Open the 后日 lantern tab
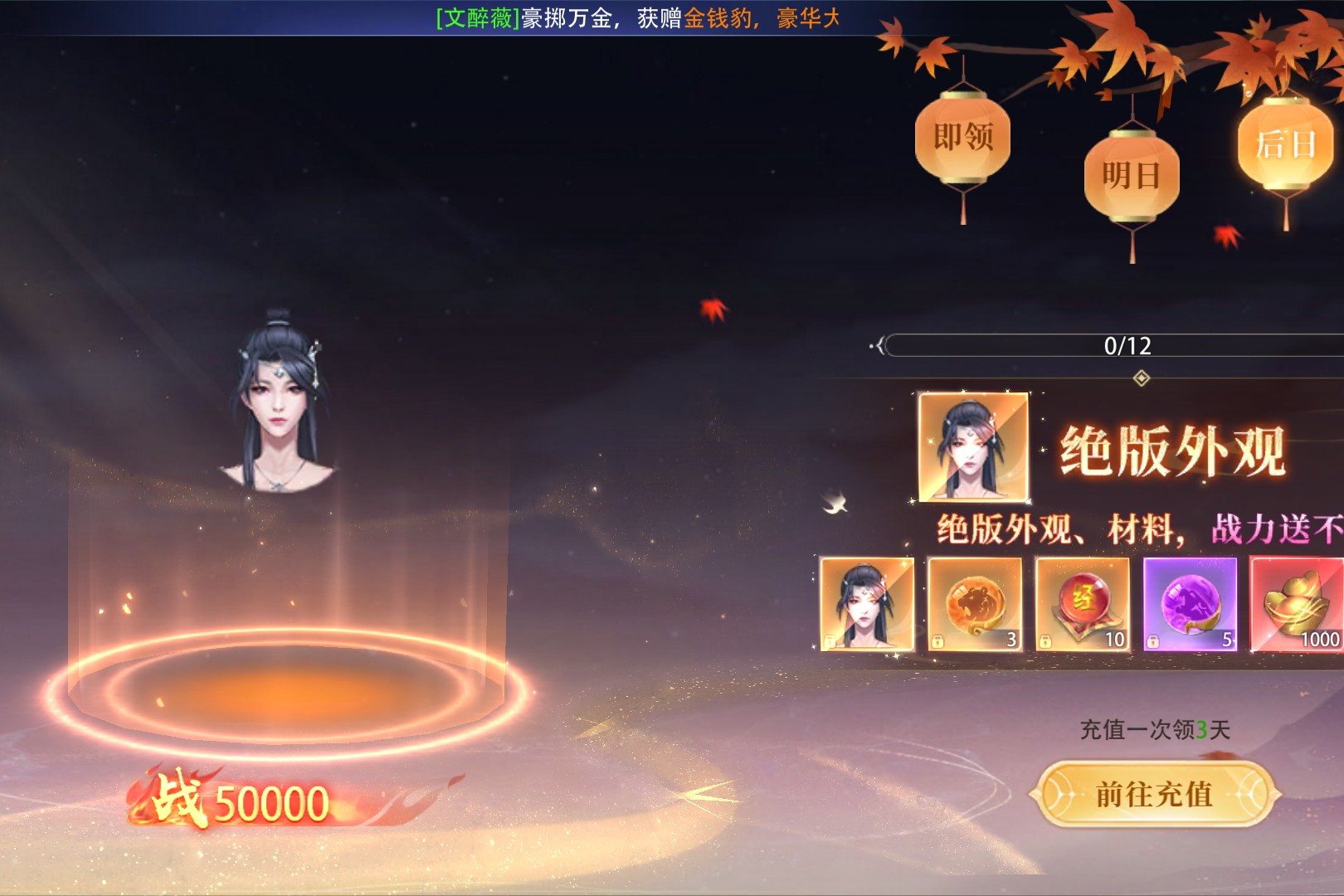The image size is (1344, 896). [1285, 146]
